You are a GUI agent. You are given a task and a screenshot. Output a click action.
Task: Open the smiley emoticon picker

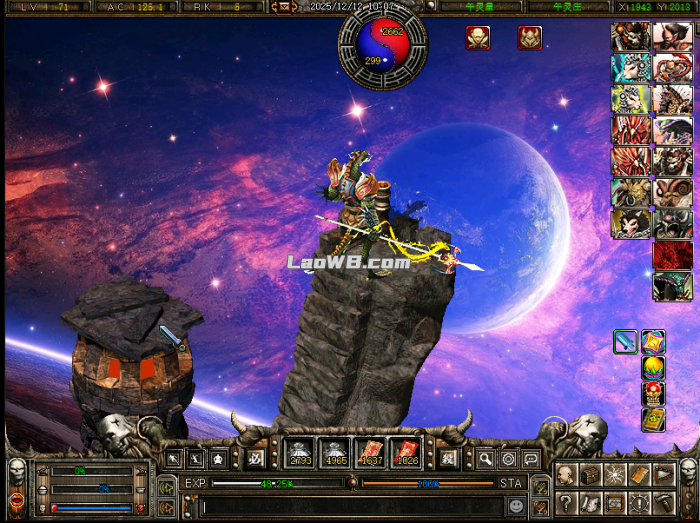coord(516,506)
